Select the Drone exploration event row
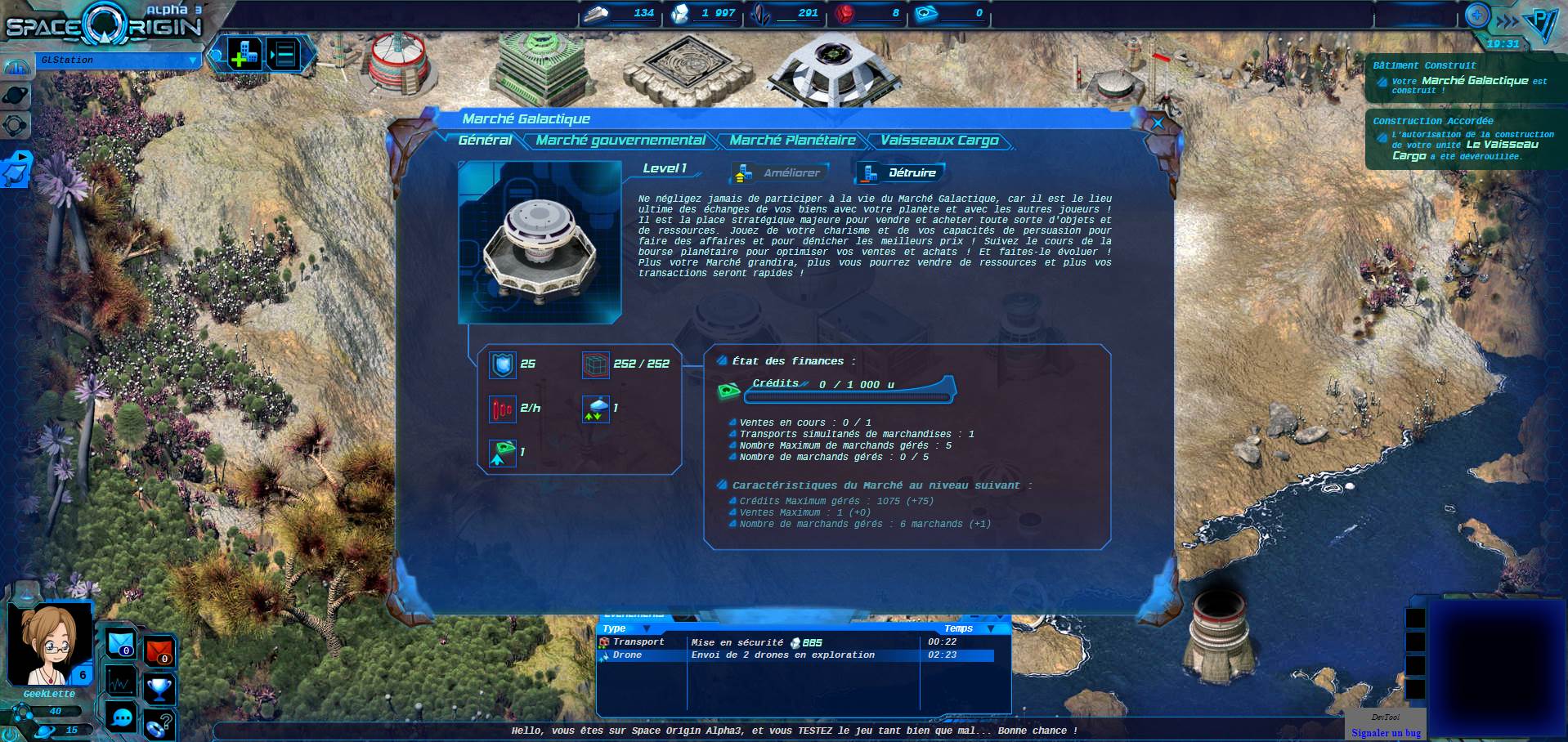The image size is (1568, 742). pos(797,655)
